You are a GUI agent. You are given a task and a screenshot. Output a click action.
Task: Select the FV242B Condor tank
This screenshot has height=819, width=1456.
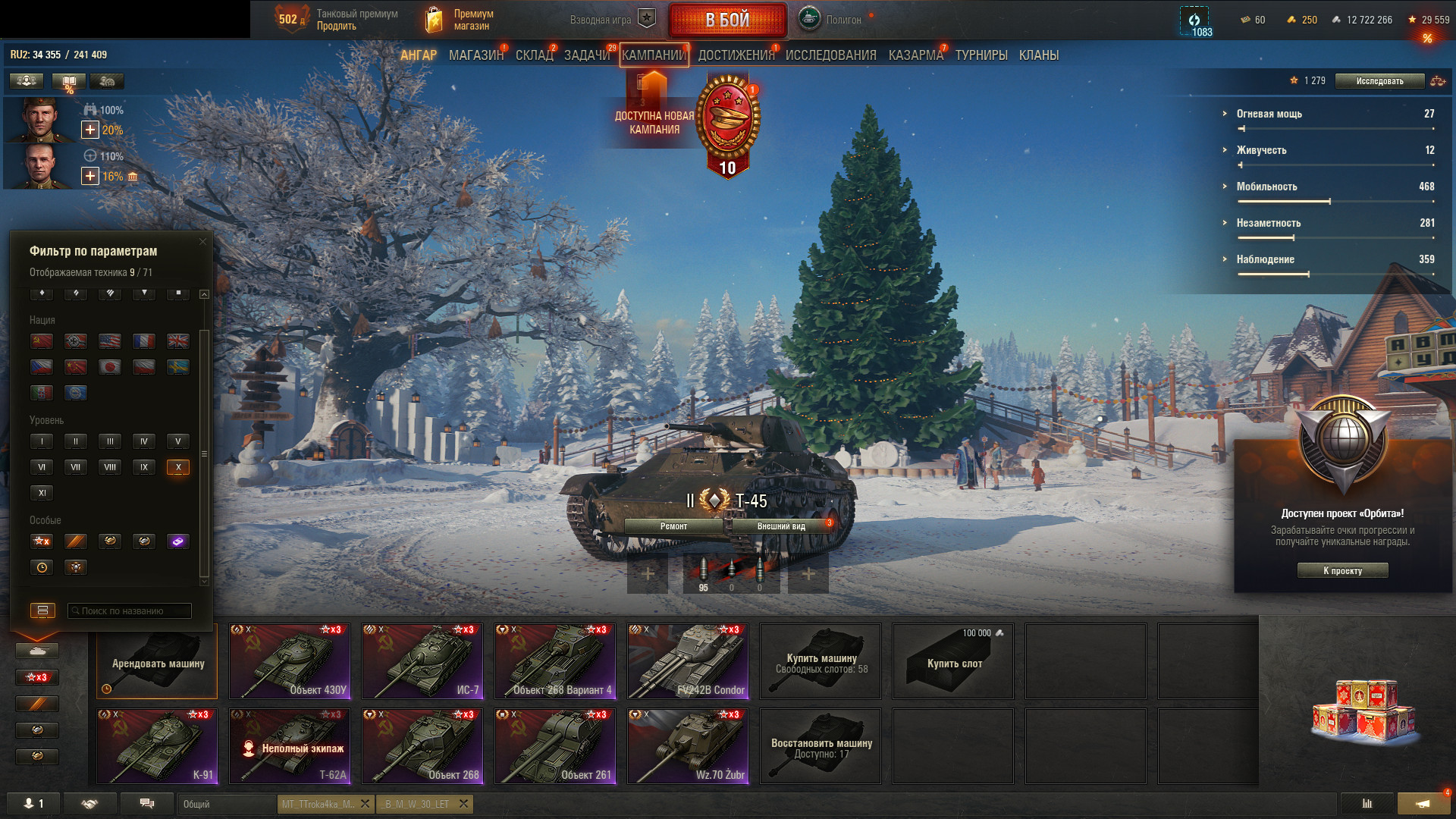click(688, 661)
